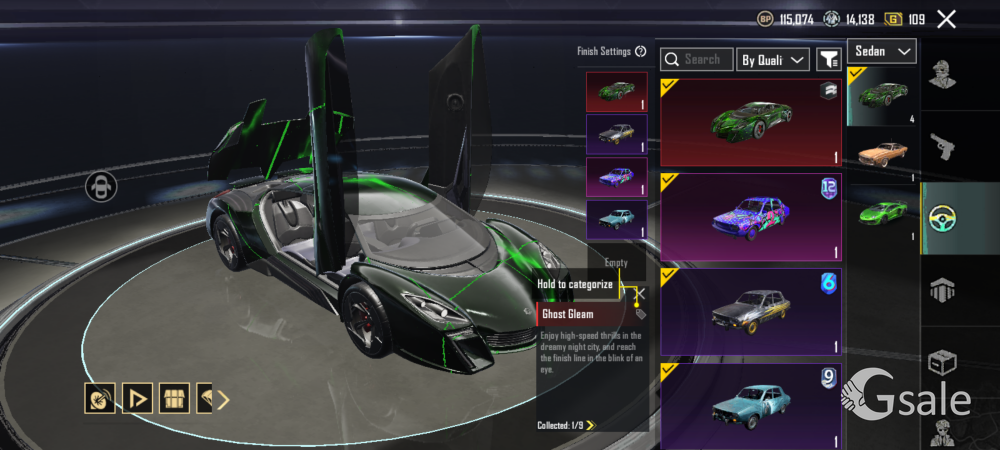The height and width of the screenshot is (450, 1000).
Task: Open the treasure chest crate icon
Action: coord(174,399)
